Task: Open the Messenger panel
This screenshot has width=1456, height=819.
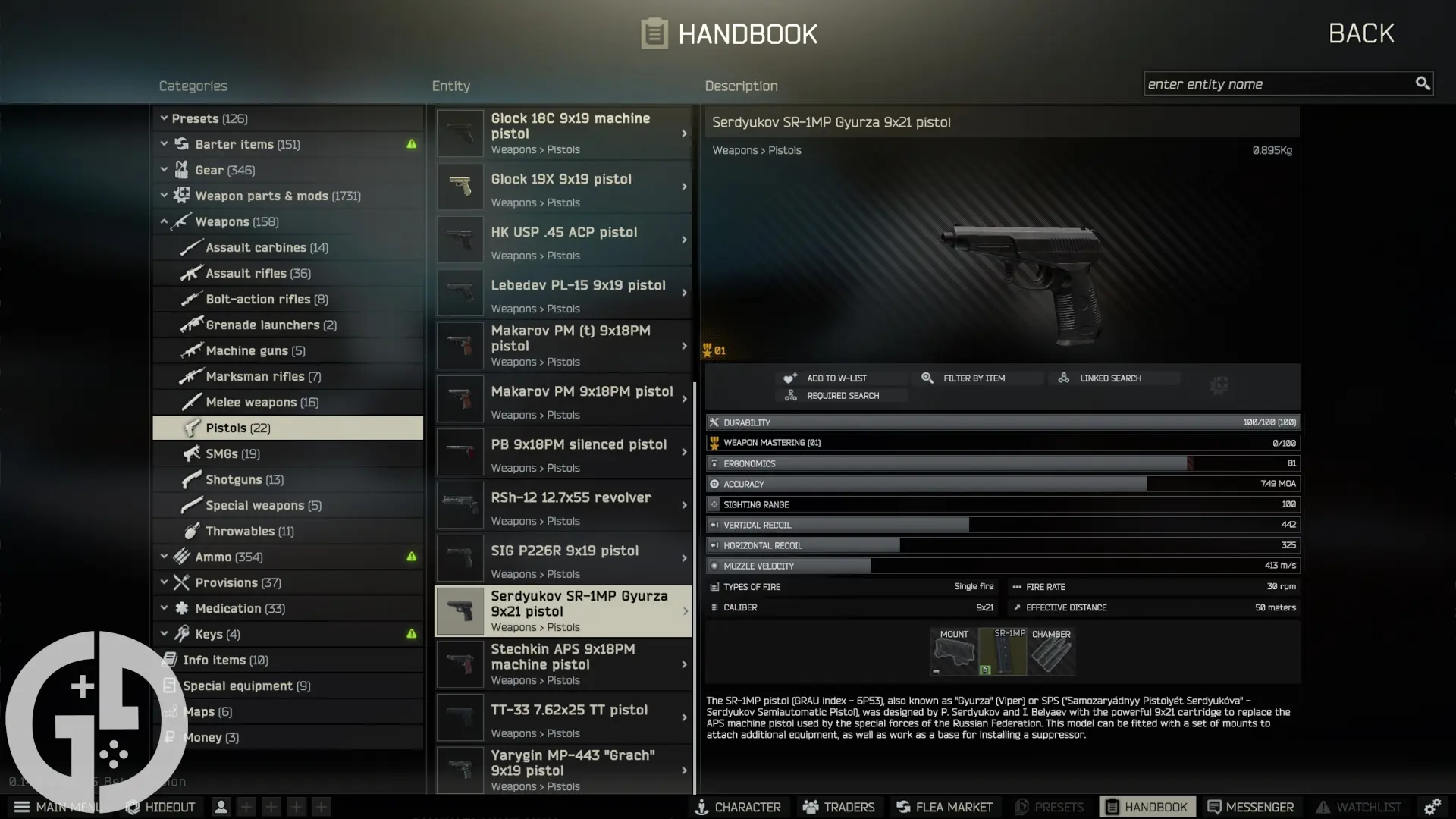Action: pyautogui.click(x=1251, y=807)
